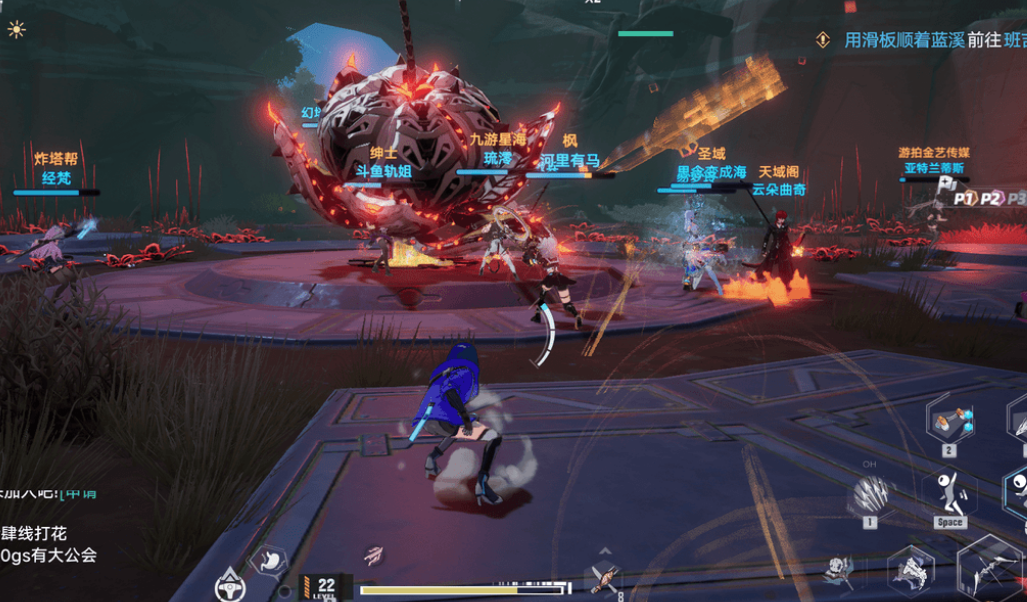Open the vehicle steering wheel icon
This screenshot has height=602, width=1027.
click(x=231, y=584)
